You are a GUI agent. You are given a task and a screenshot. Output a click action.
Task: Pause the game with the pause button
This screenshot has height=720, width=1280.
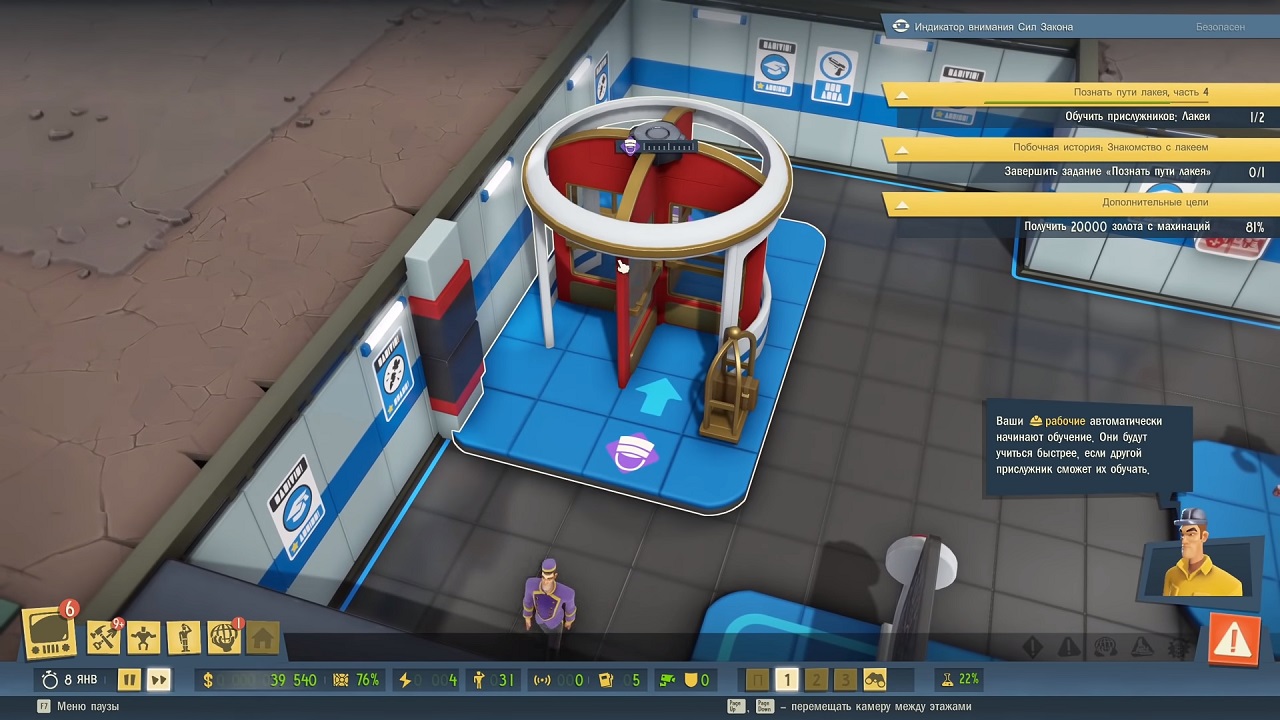(x=130, y=679)
